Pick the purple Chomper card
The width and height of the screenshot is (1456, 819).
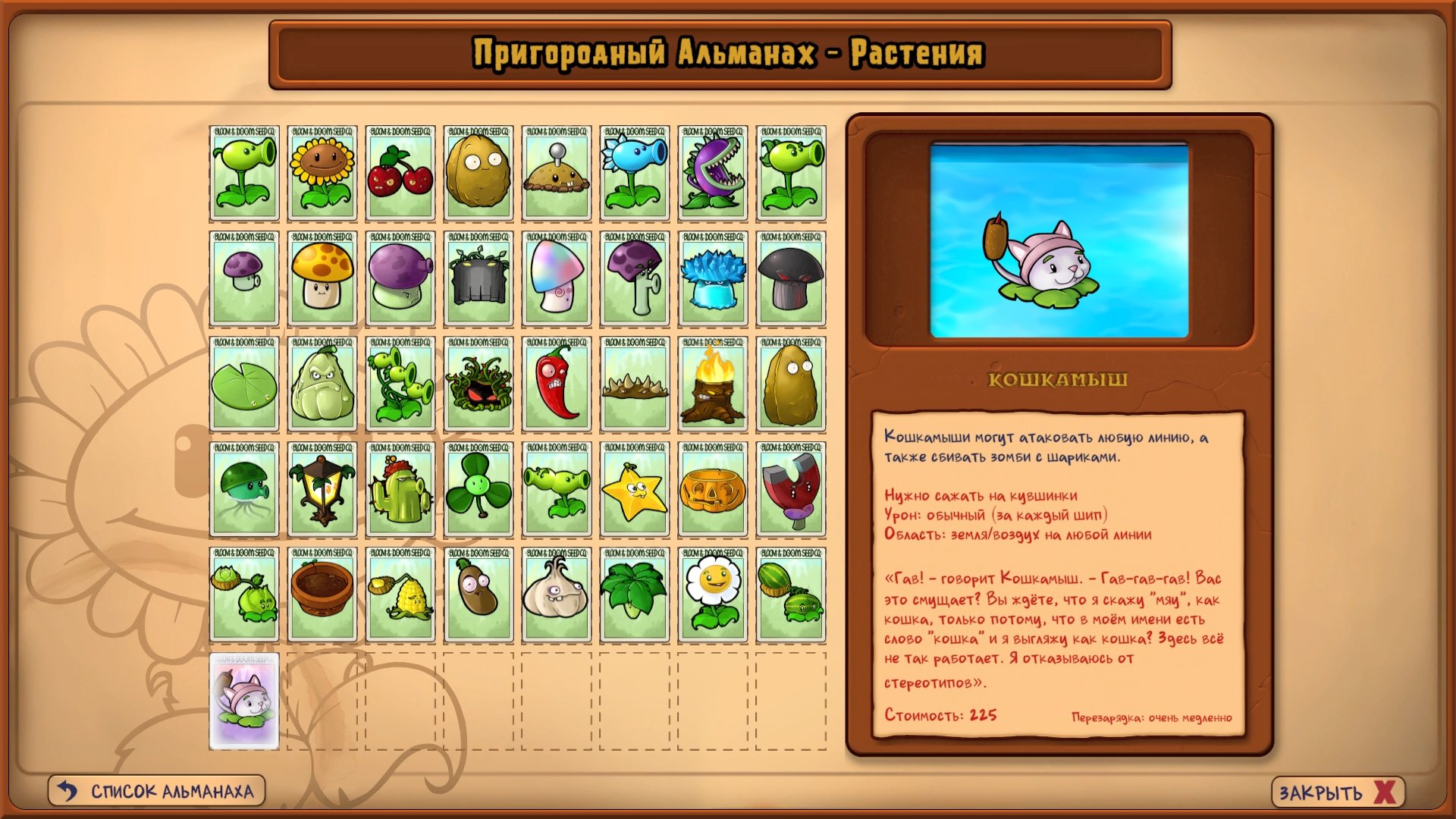coord(713,174)
